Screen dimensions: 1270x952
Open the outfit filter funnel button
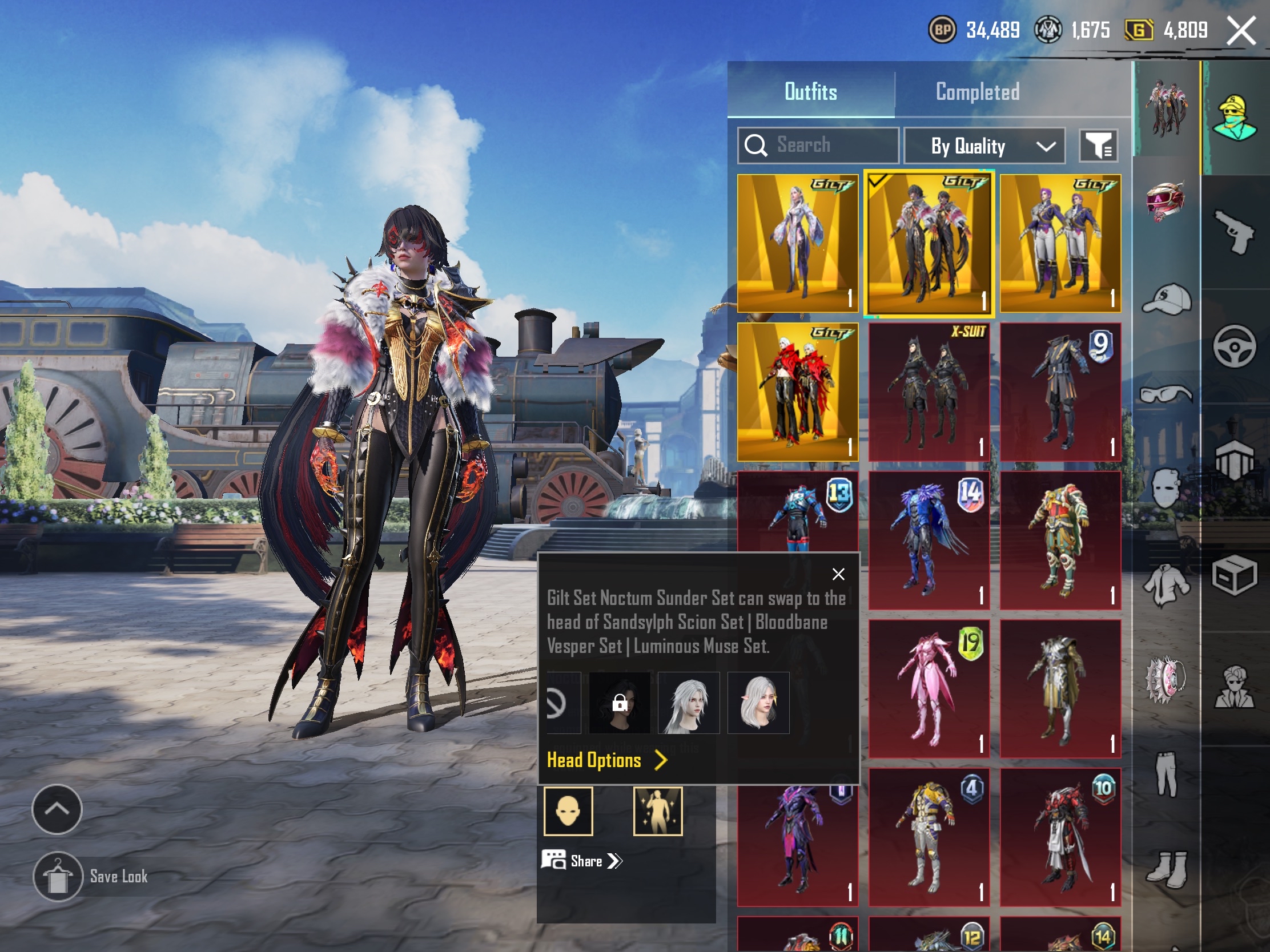click(1098, 145)
